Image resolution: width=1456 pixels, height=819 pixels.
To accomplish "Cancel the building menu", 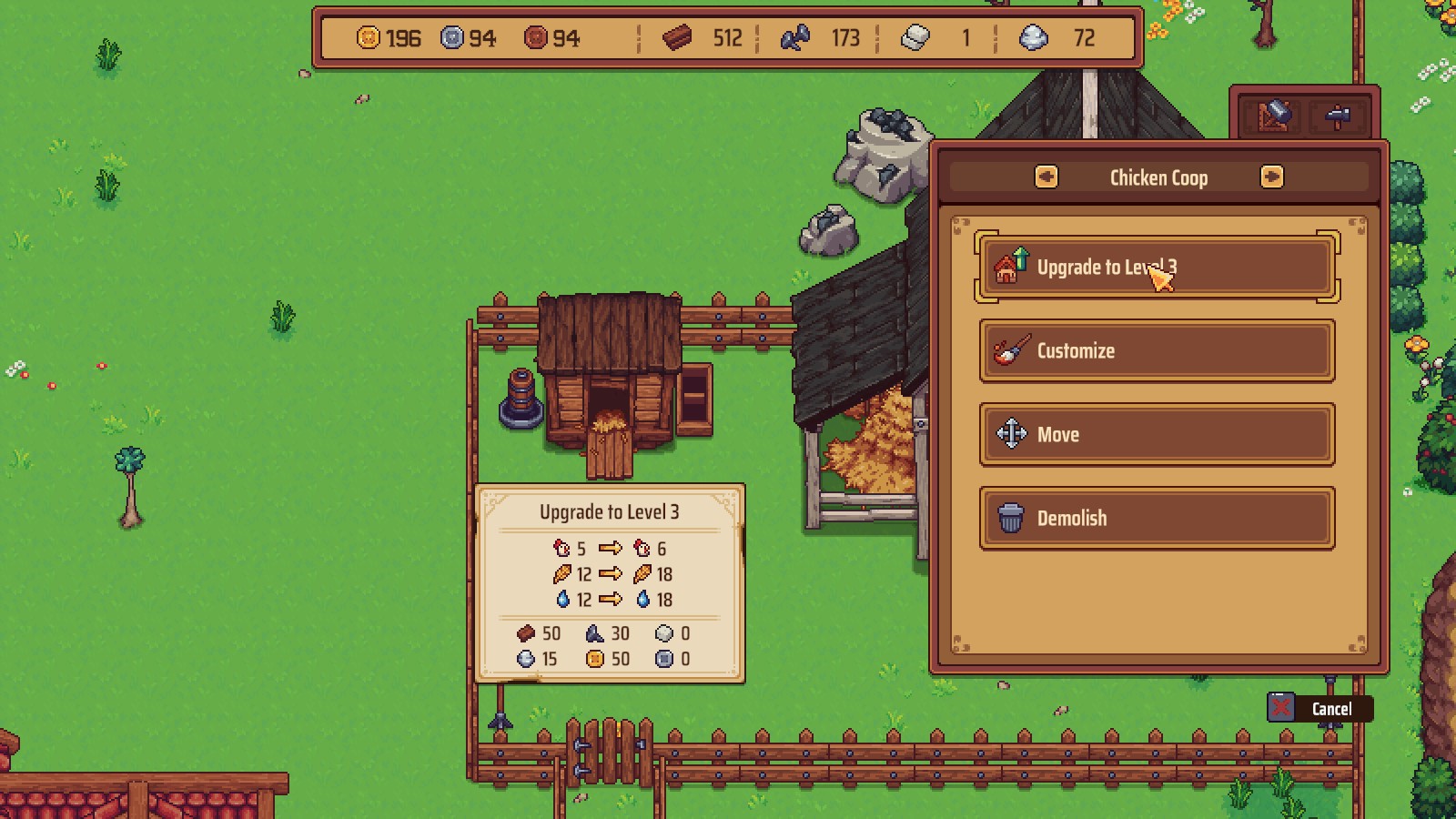I will pyautogui.click(x=1319, y=708).
